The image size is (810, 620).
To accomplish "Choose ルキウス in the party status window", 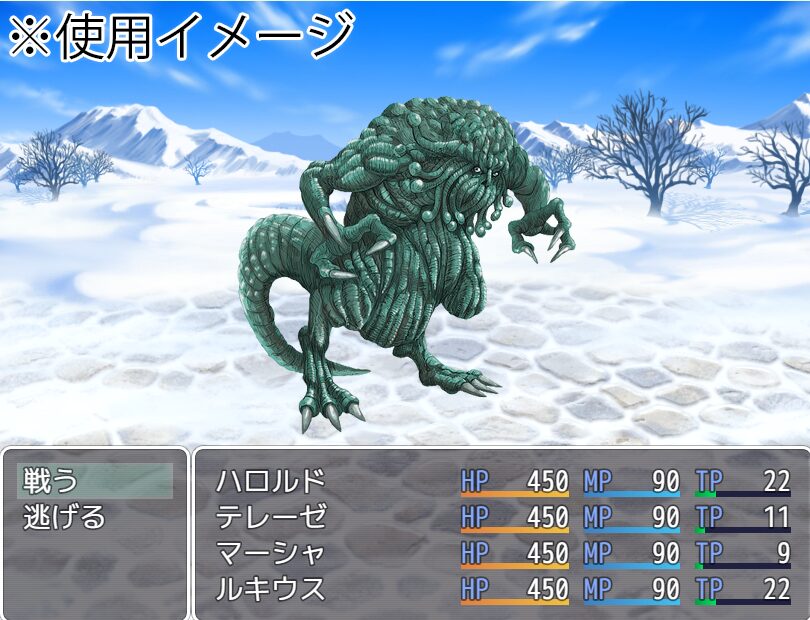I will coord(271,589).
